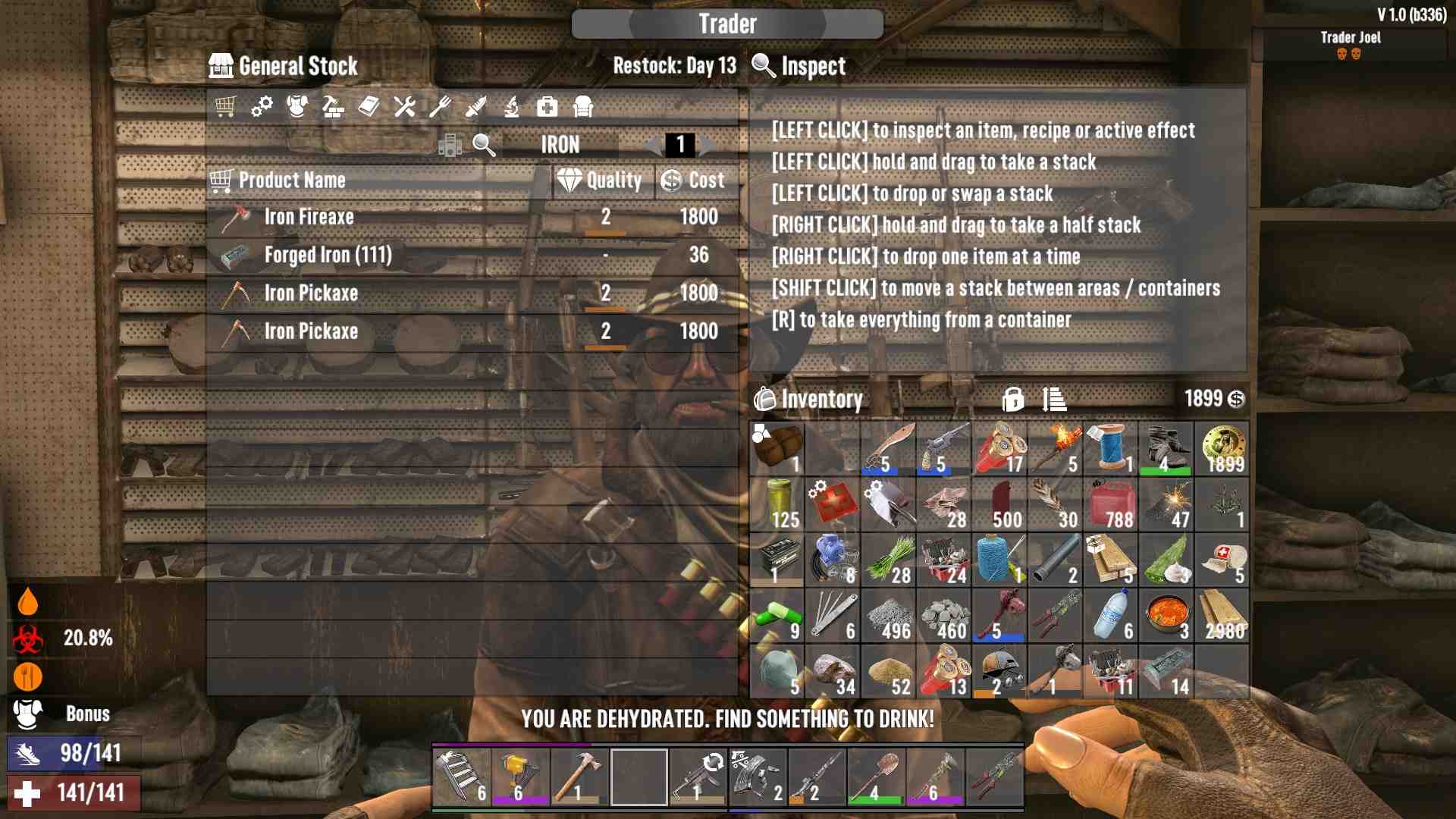The width and height of the screenshot is (1456, 819).
Task: Go to next stock page arrow
Action: tap(708, 145)
